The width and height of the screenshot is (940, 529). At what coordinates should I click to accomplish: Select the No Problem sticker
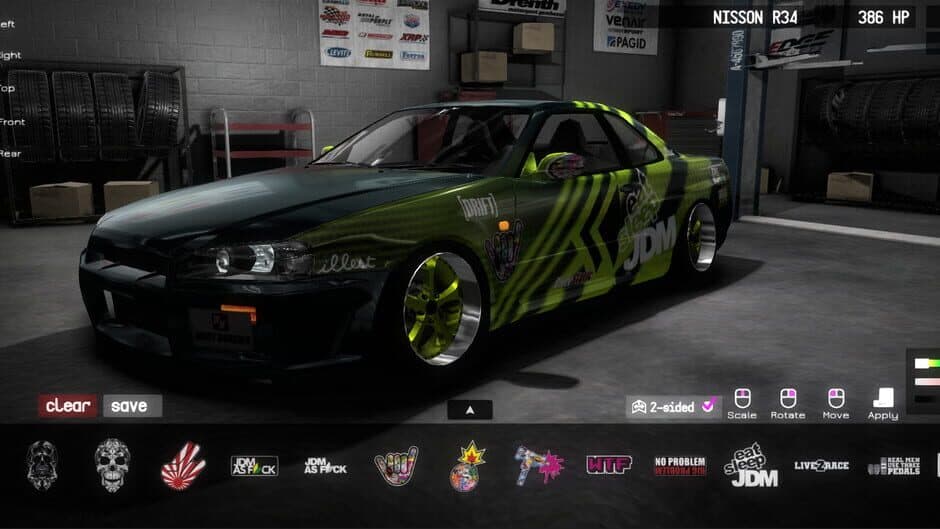click(680, 466)
